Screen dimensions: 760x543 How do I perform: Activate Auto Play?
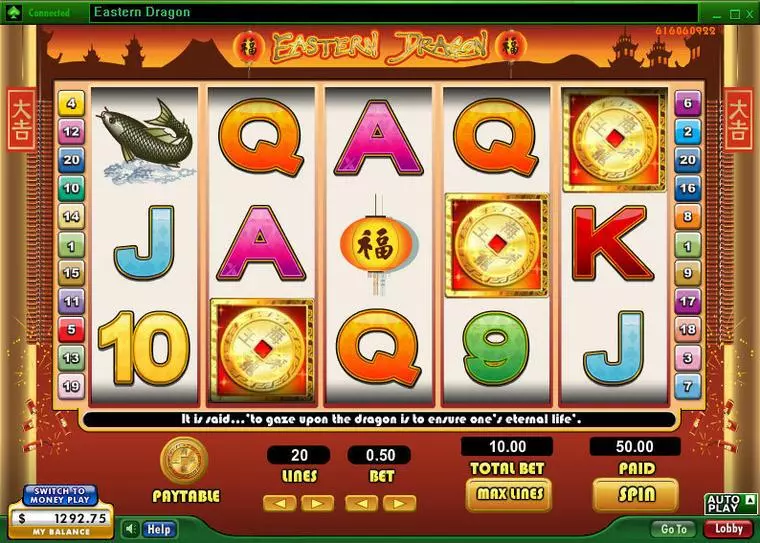tap(724, 503)
